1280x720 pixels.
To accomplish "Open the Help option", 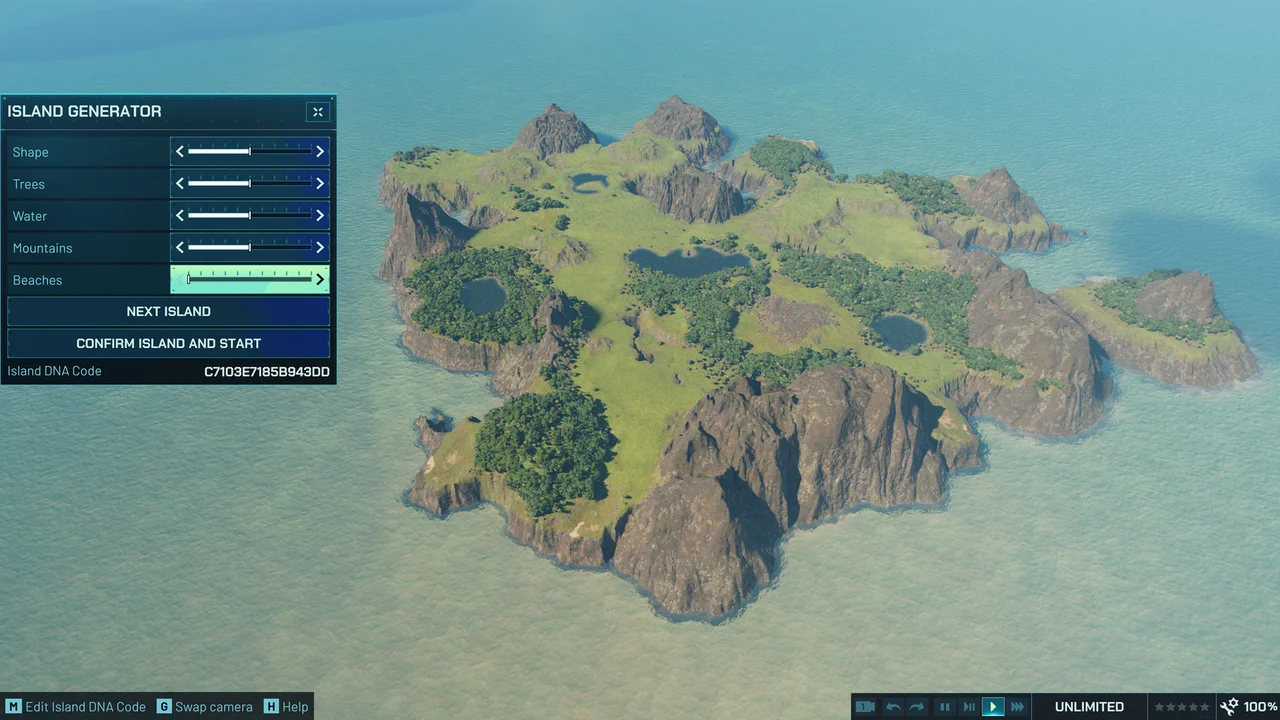I will [286, 706].
